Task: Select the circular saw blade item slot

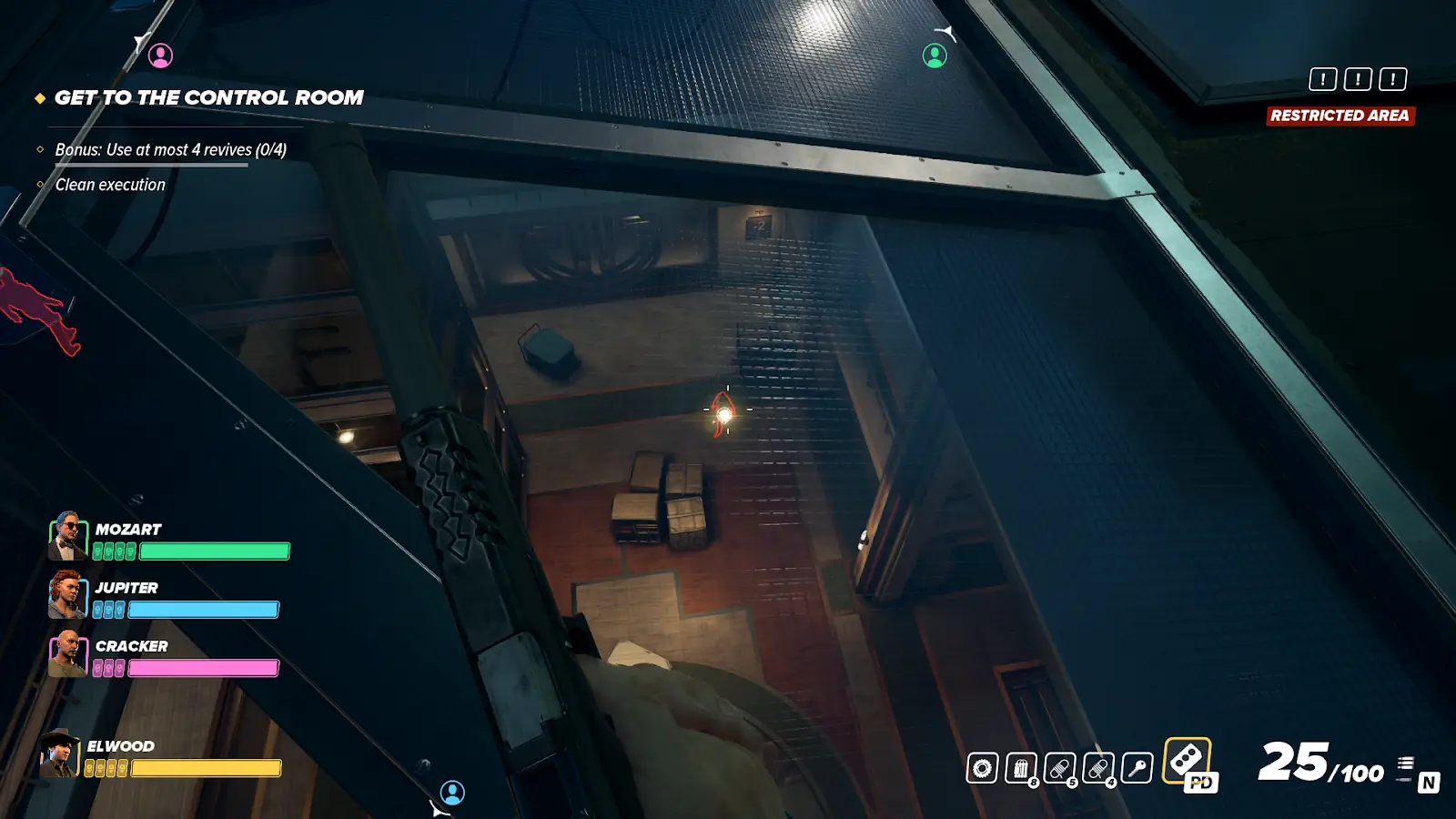Action: point(982,768)
